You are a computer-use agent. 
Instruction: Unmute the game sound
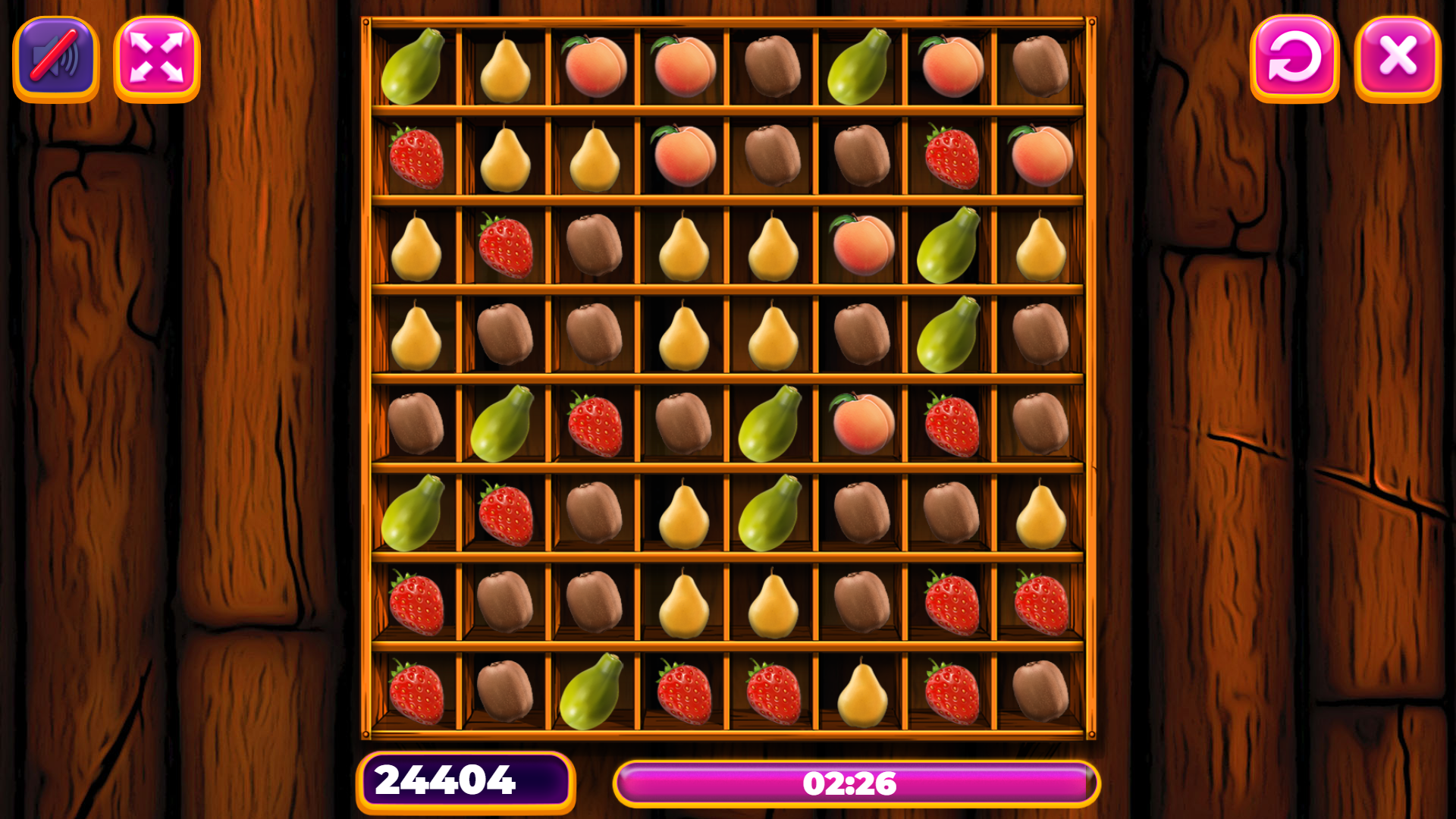pos(54,59)
